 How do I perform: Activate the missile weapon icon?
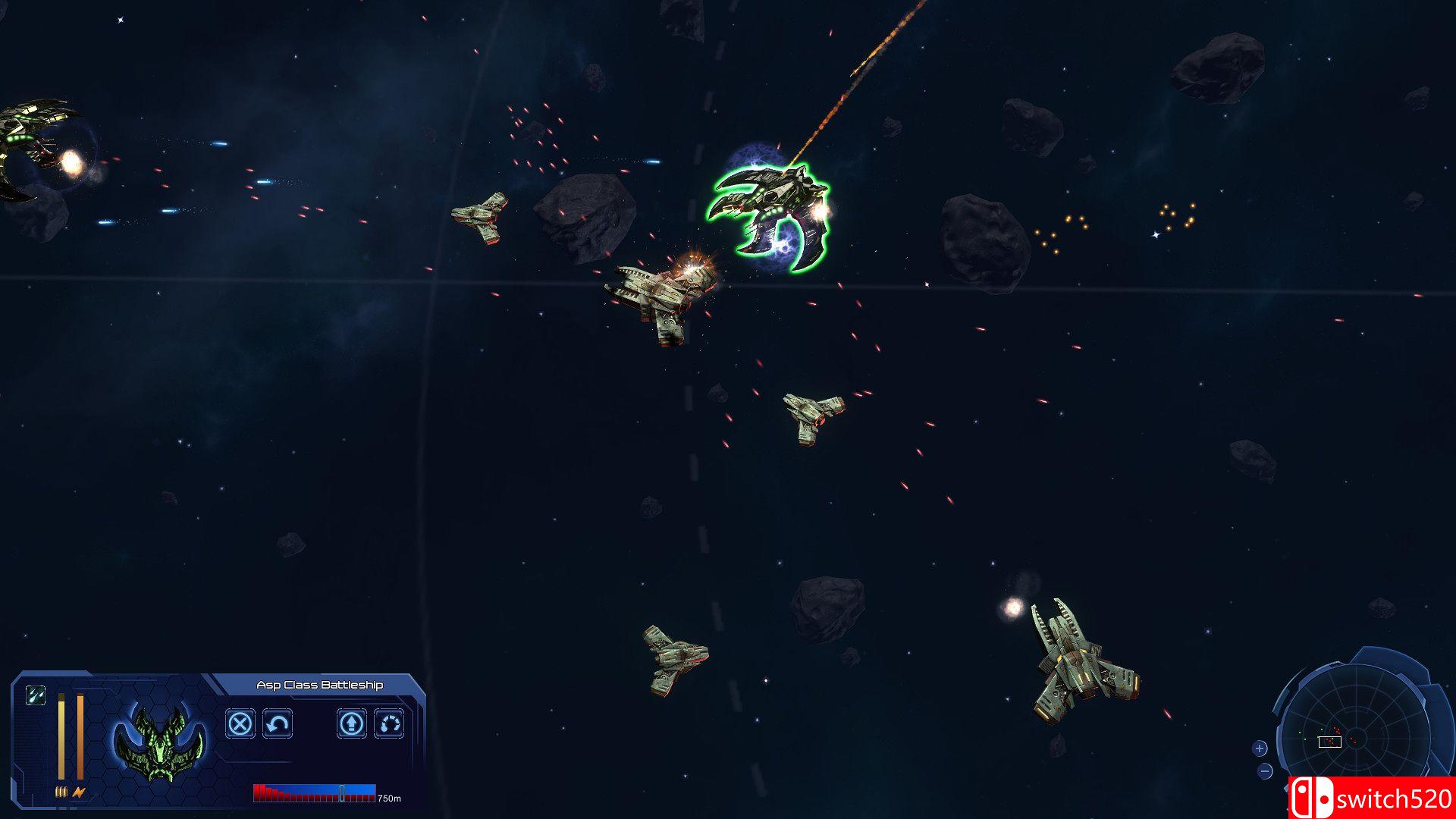(36, 695)
